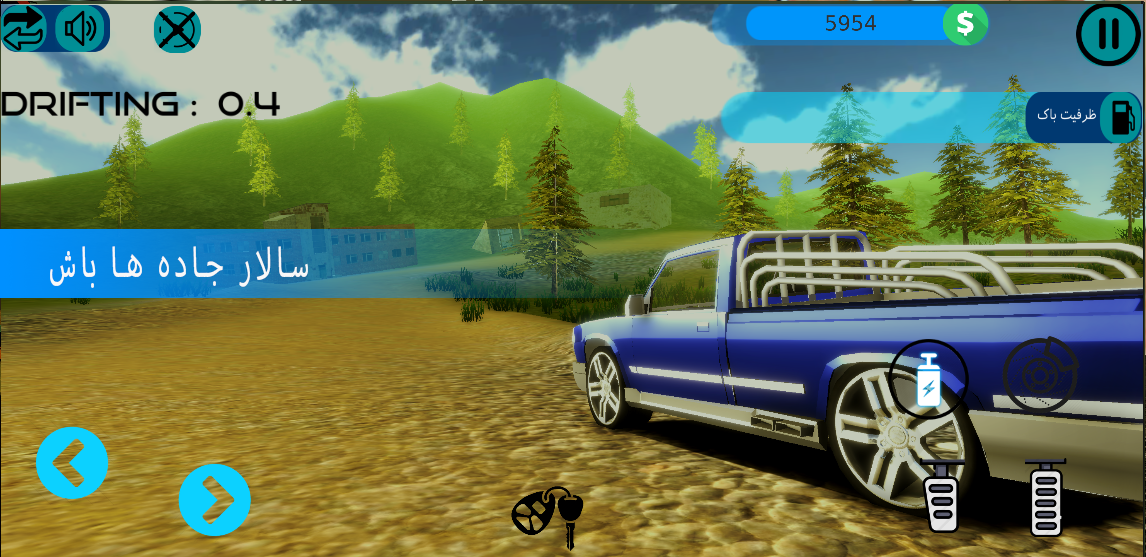This screenshot has width=1146, height=557.
Task: Step on the brake pedal
Action: (942, 497)
